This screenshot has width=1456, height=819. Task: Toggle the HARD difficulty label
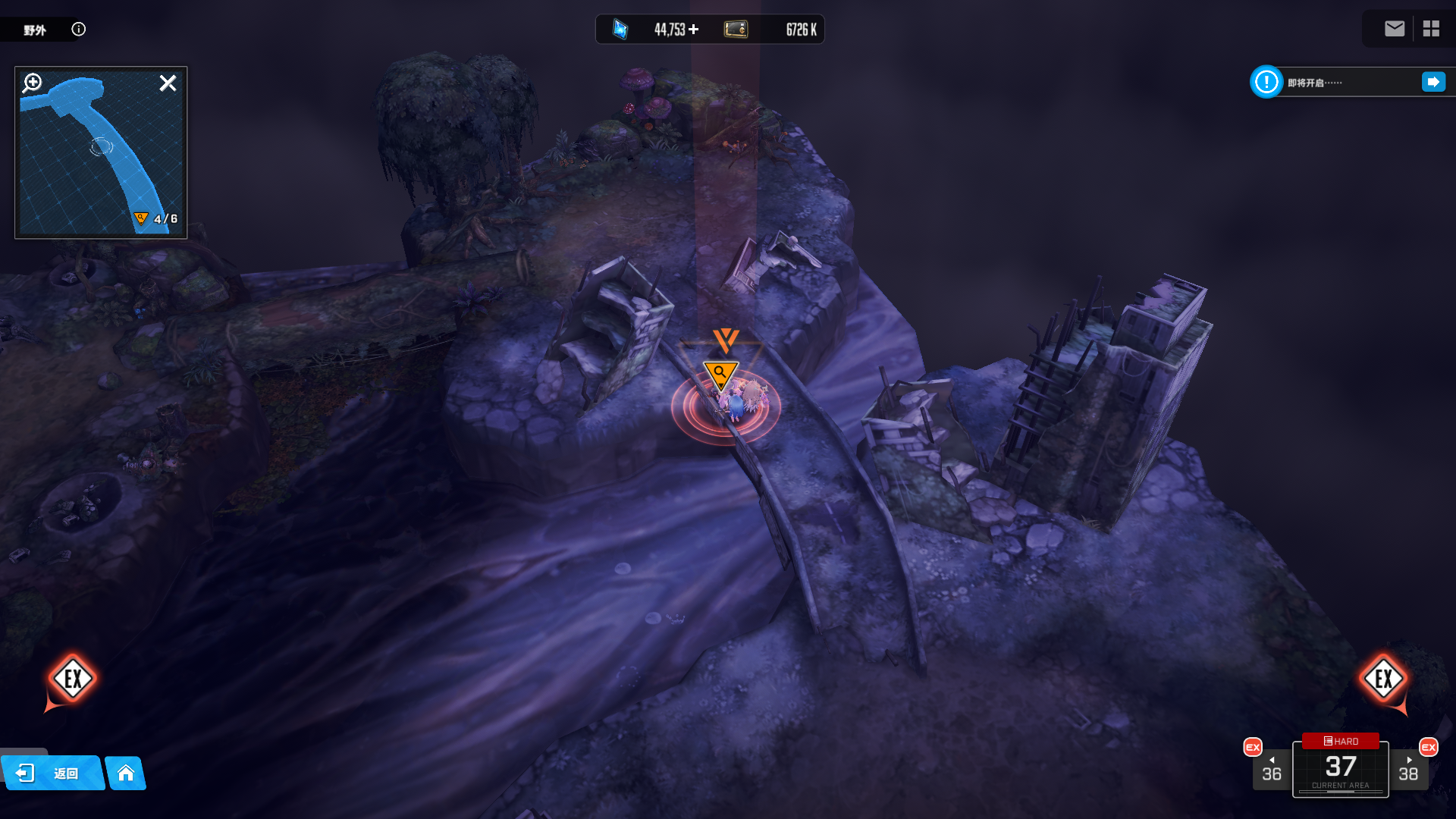point(1340,741)
